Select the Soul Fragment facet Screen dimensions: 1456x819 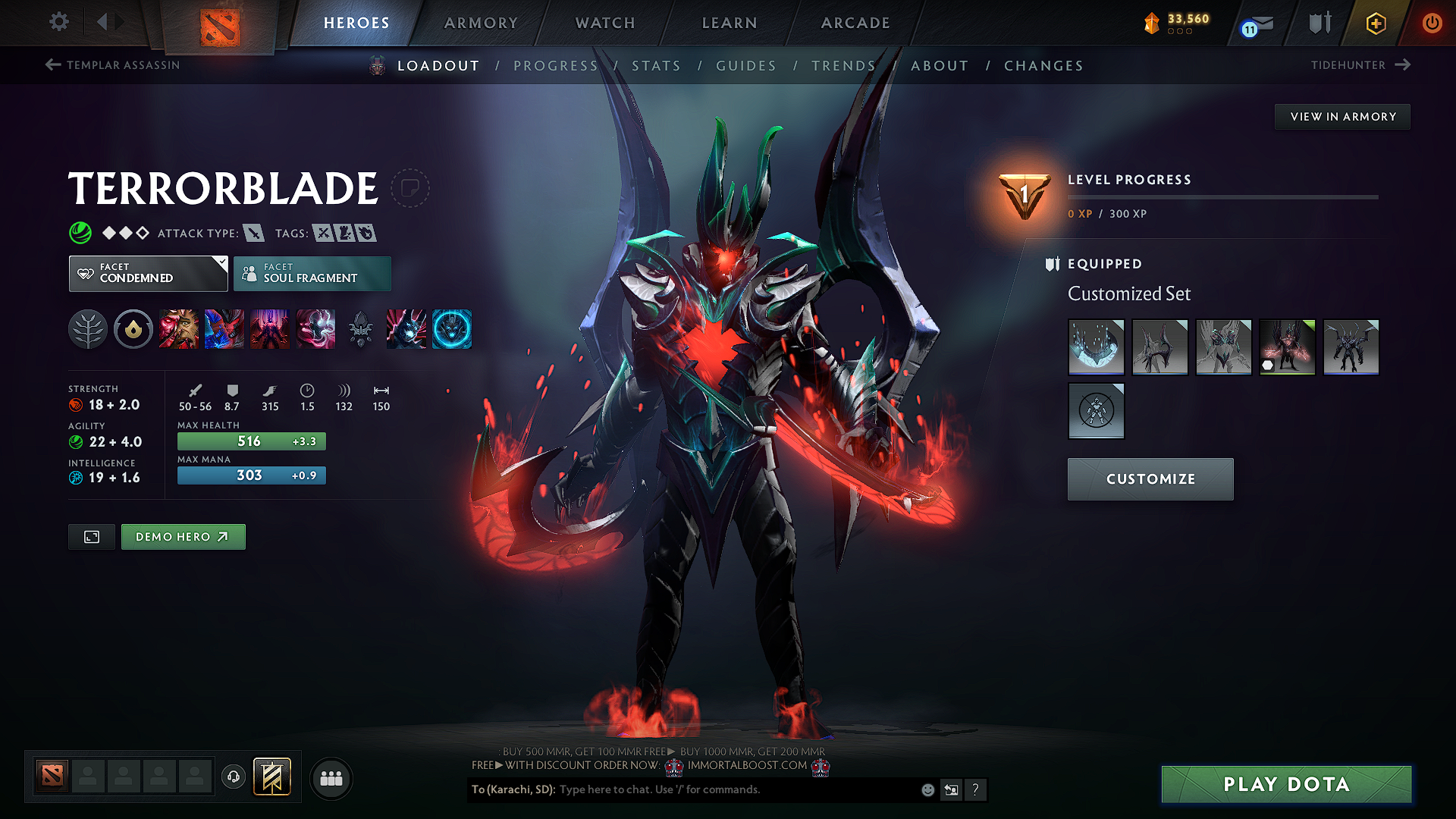coord(312,273)
